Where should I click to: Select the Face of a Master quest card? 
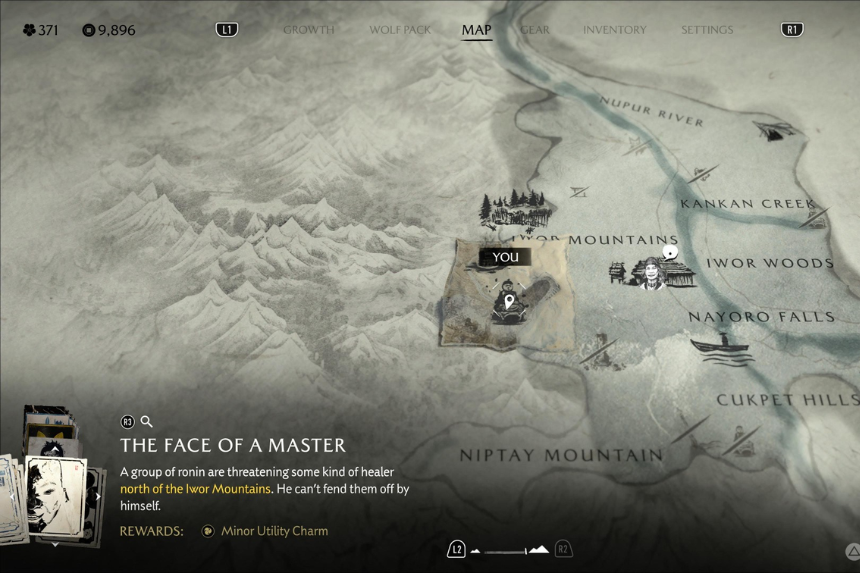tap(55, 495)
